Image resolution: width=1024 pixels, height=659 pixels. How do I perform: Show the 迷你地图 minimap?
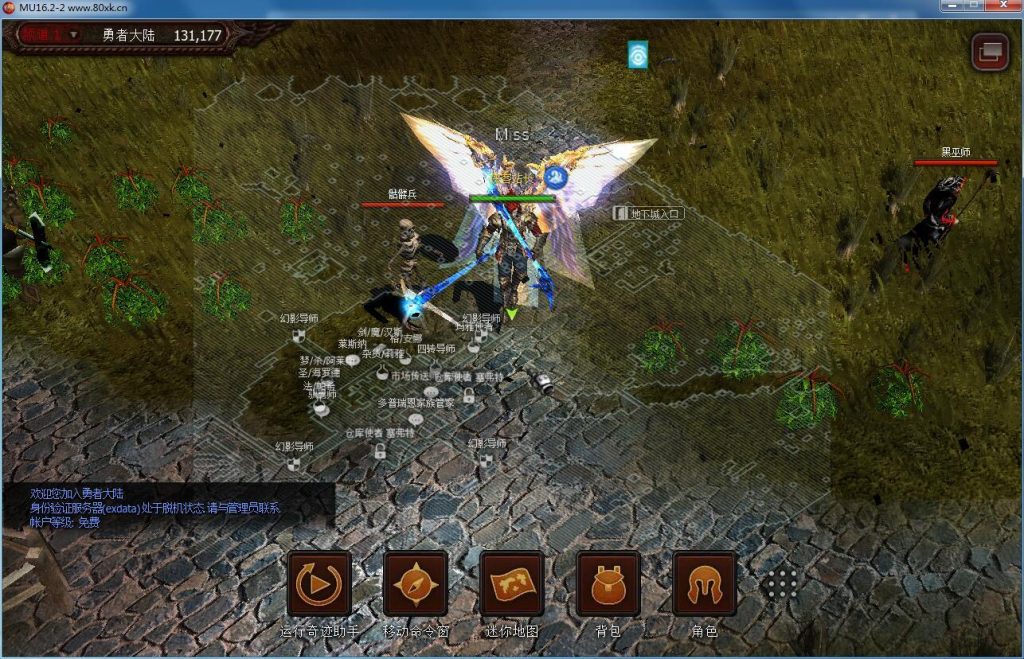512,584
